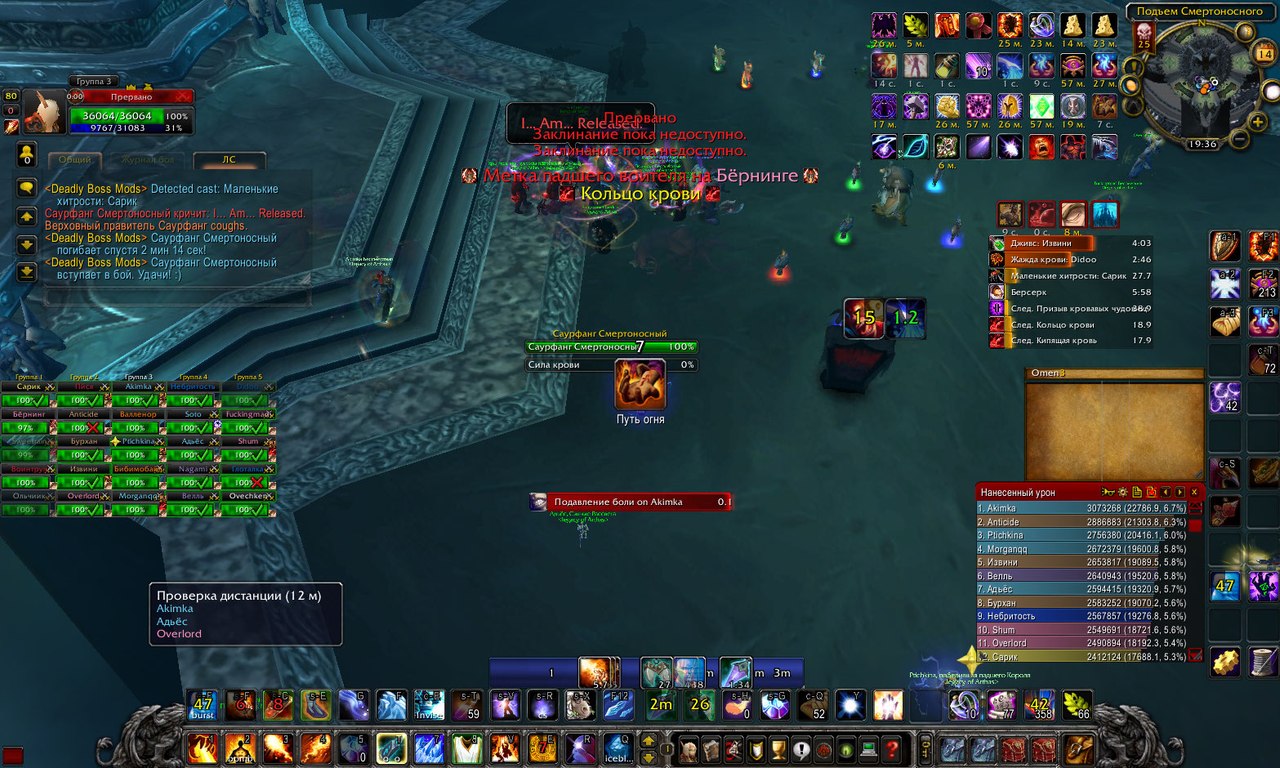This screenshot has height=768, width=1280.
Task: Click the player portrait in the unit frame
Action: point(45,113)
